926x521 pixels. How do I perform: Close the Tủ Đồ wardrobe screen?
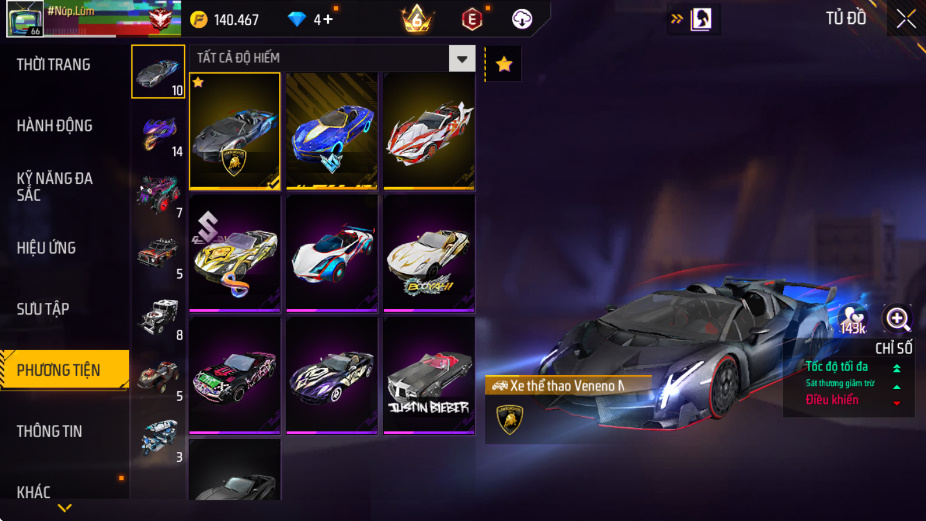(x=905, y=18)
